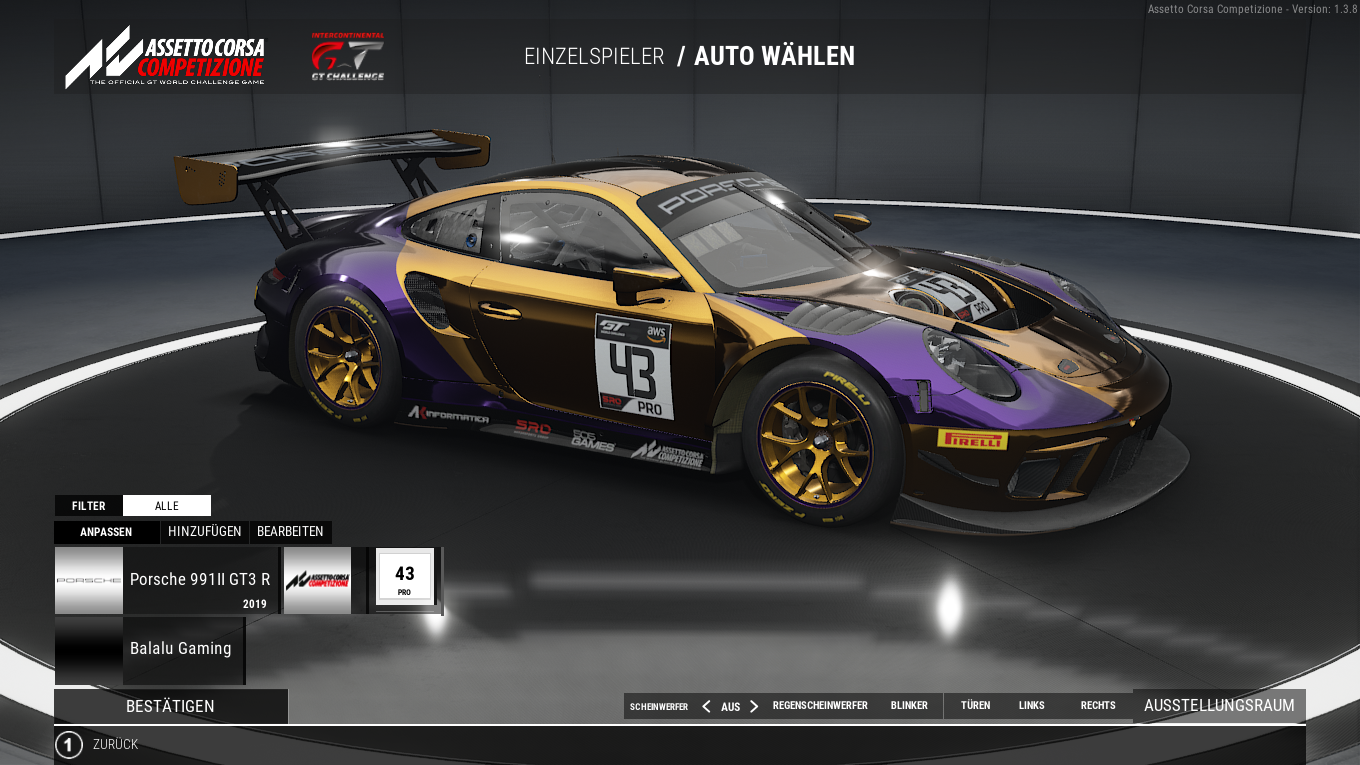Select the Balalu Gaming team entry
The width and height of the screenshot is (1360, 765).
[150, 649]
